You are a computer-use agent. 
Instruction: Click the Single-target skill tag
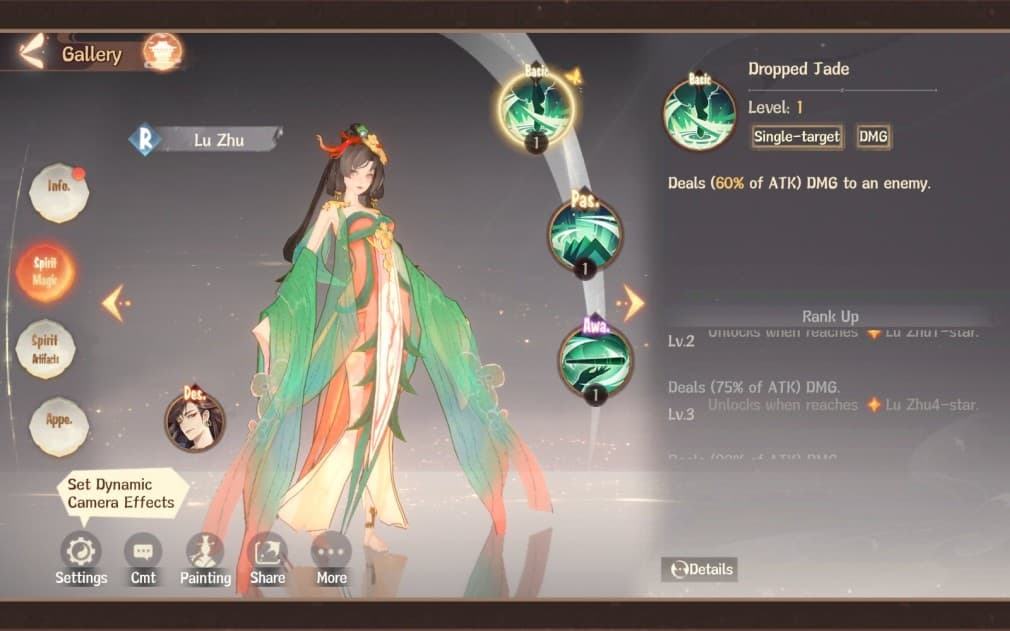pyautogui.click(x=797, y=136)
